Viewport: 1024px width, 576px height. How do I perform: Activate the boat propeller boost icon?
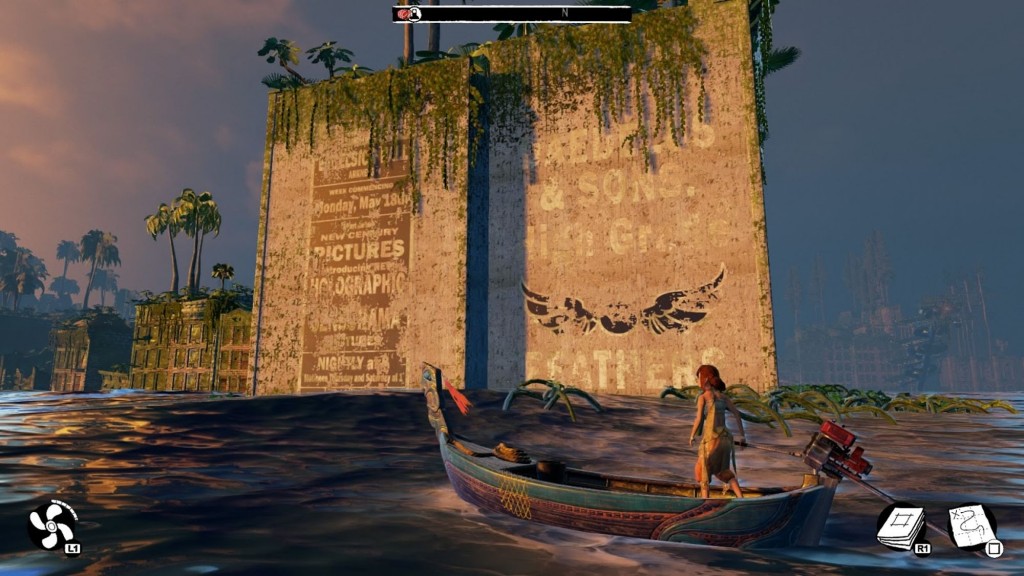pos(50,525)
